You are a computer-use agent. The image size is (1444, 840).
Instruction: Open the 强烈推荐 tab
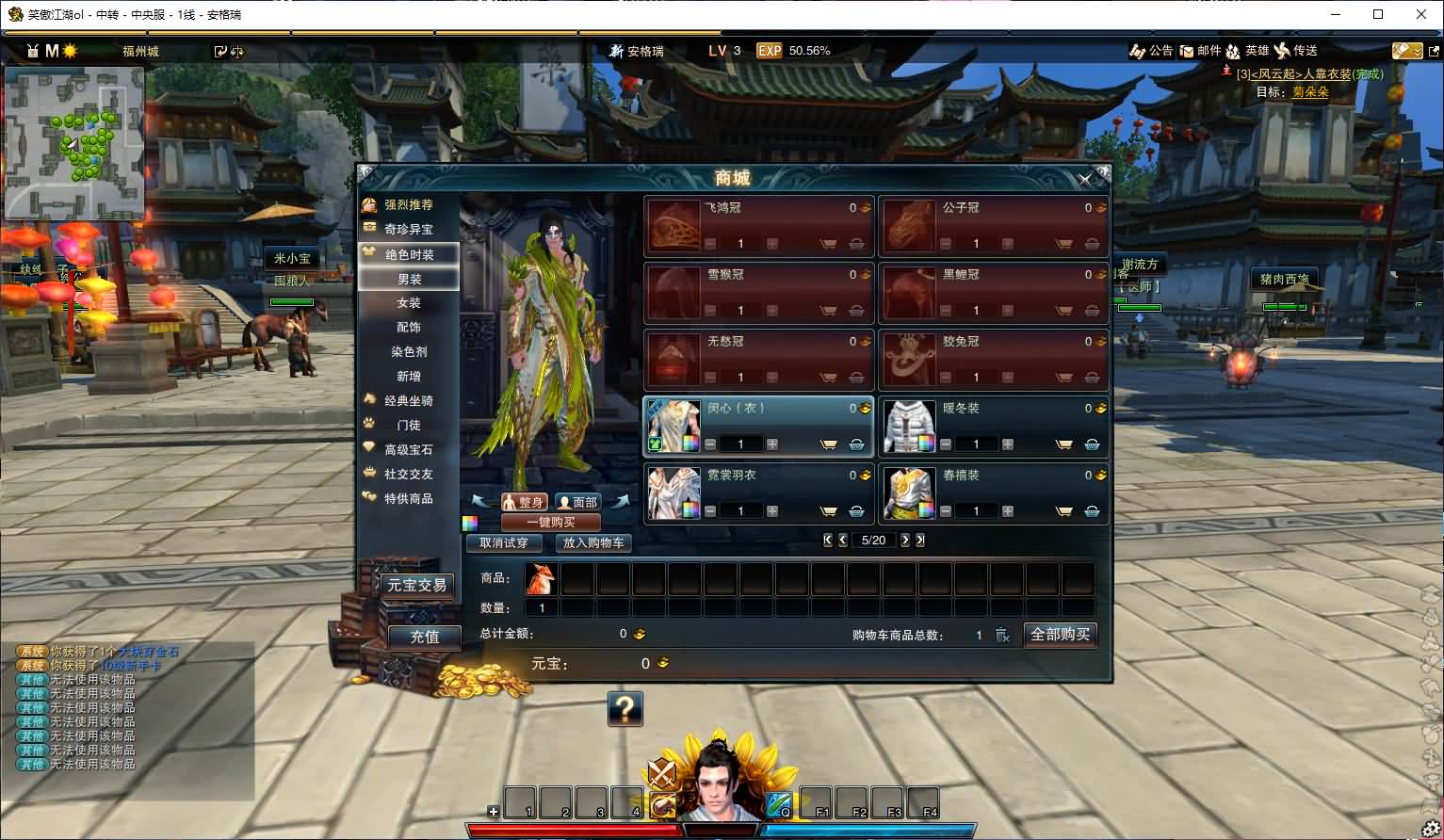[x=411, y=204]
